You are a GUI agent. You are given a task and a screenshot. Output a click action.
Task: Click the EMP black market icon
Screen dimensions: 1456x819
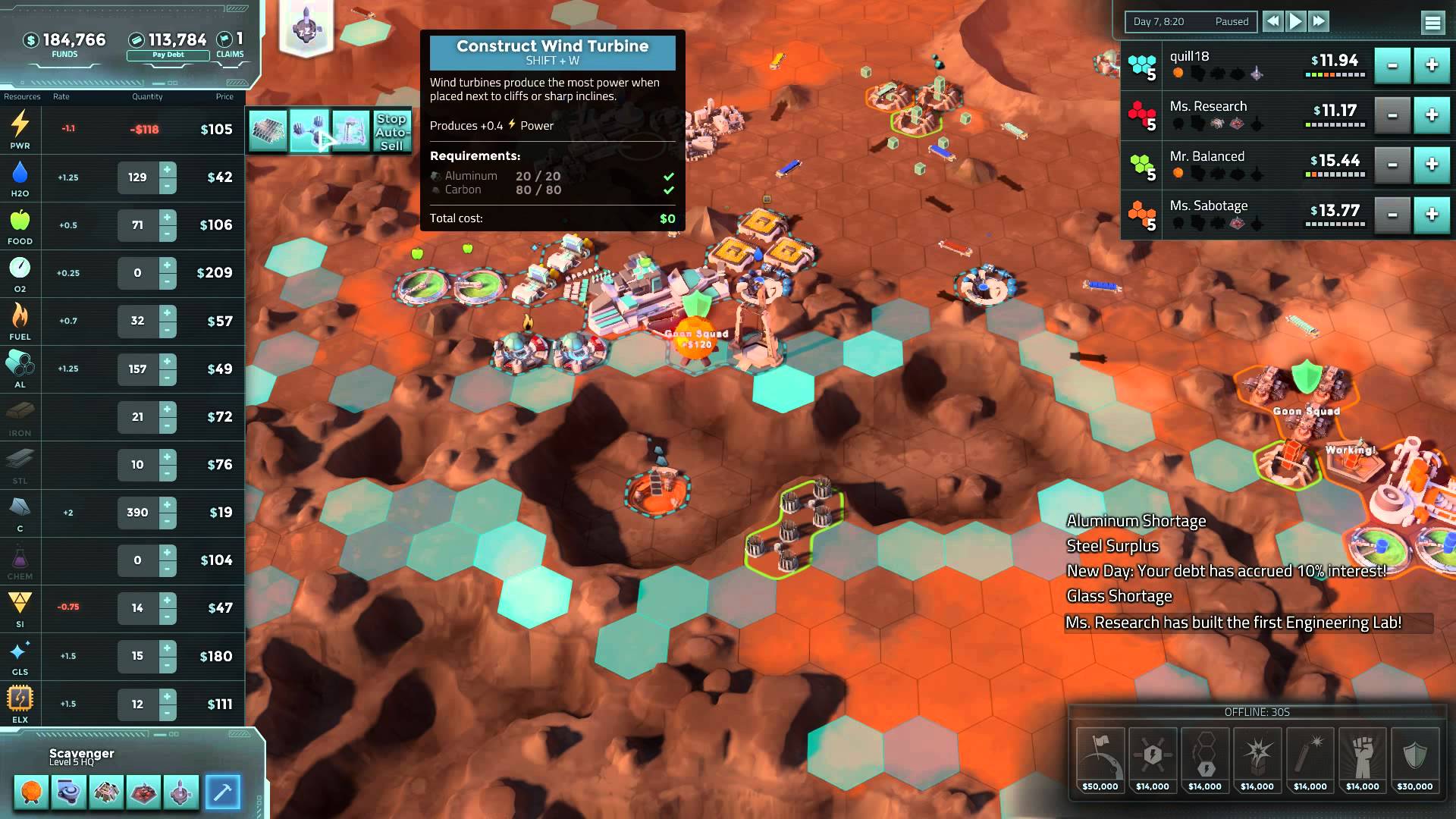click(x=1153, y=758)
